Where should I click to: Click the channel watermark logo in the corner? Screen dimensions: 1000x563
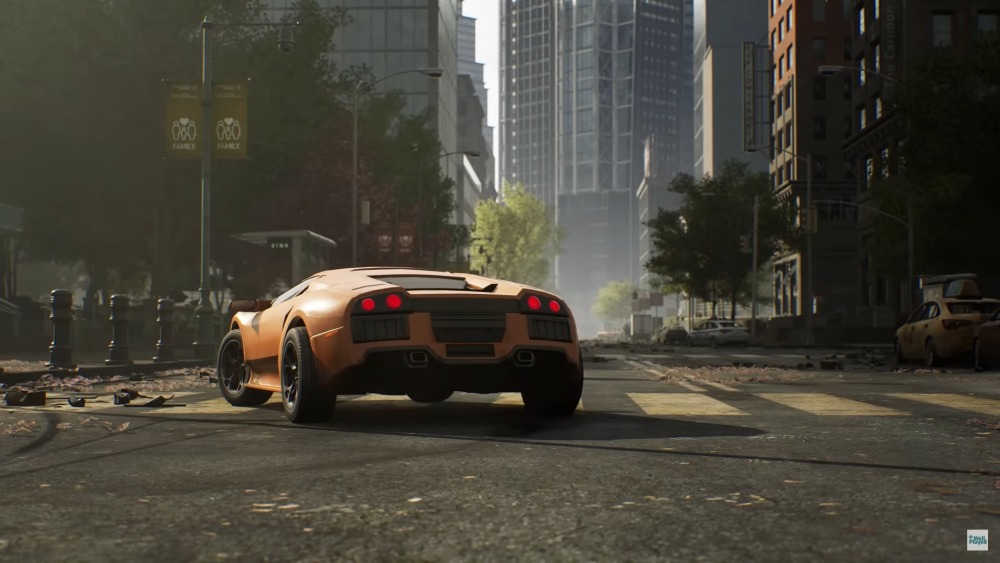[976, 540]
